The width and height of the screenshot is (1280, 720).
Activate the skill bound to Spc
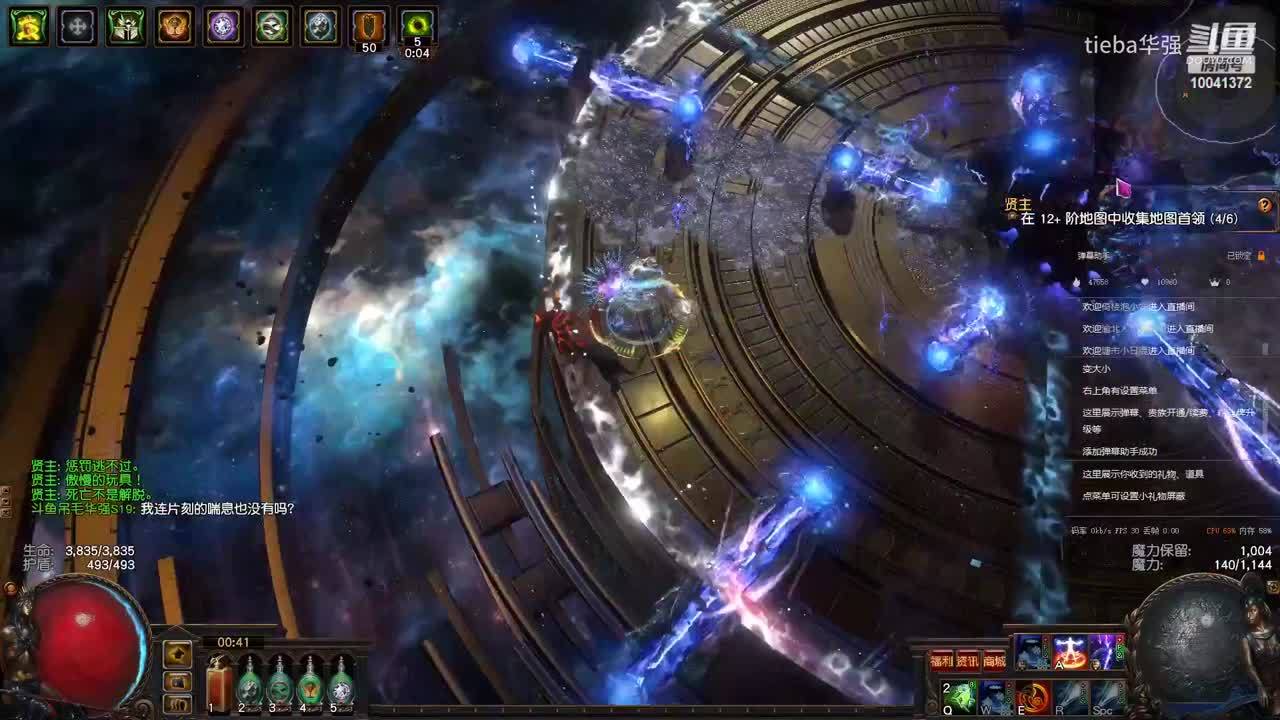click(x=1107, y=696)
